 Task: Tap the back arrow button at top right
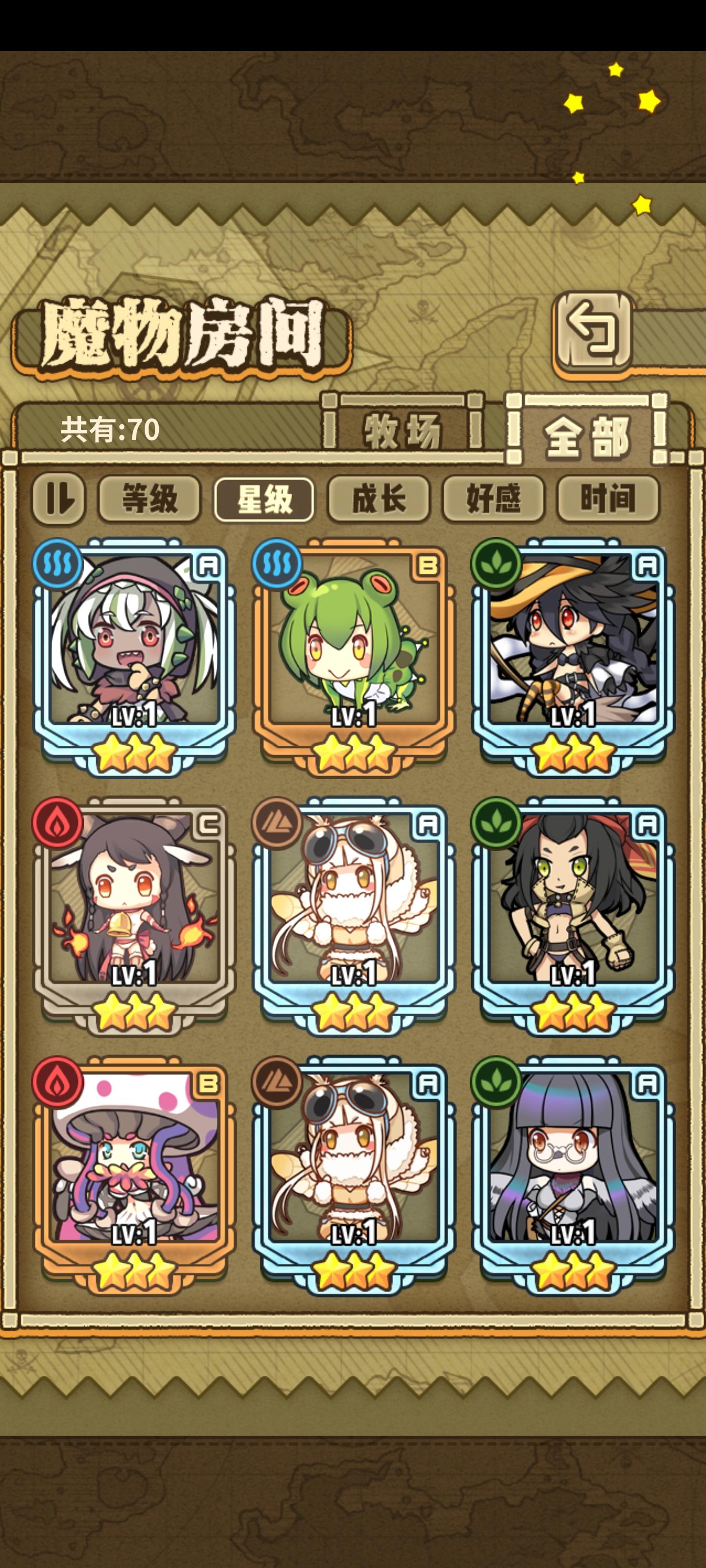593,332
